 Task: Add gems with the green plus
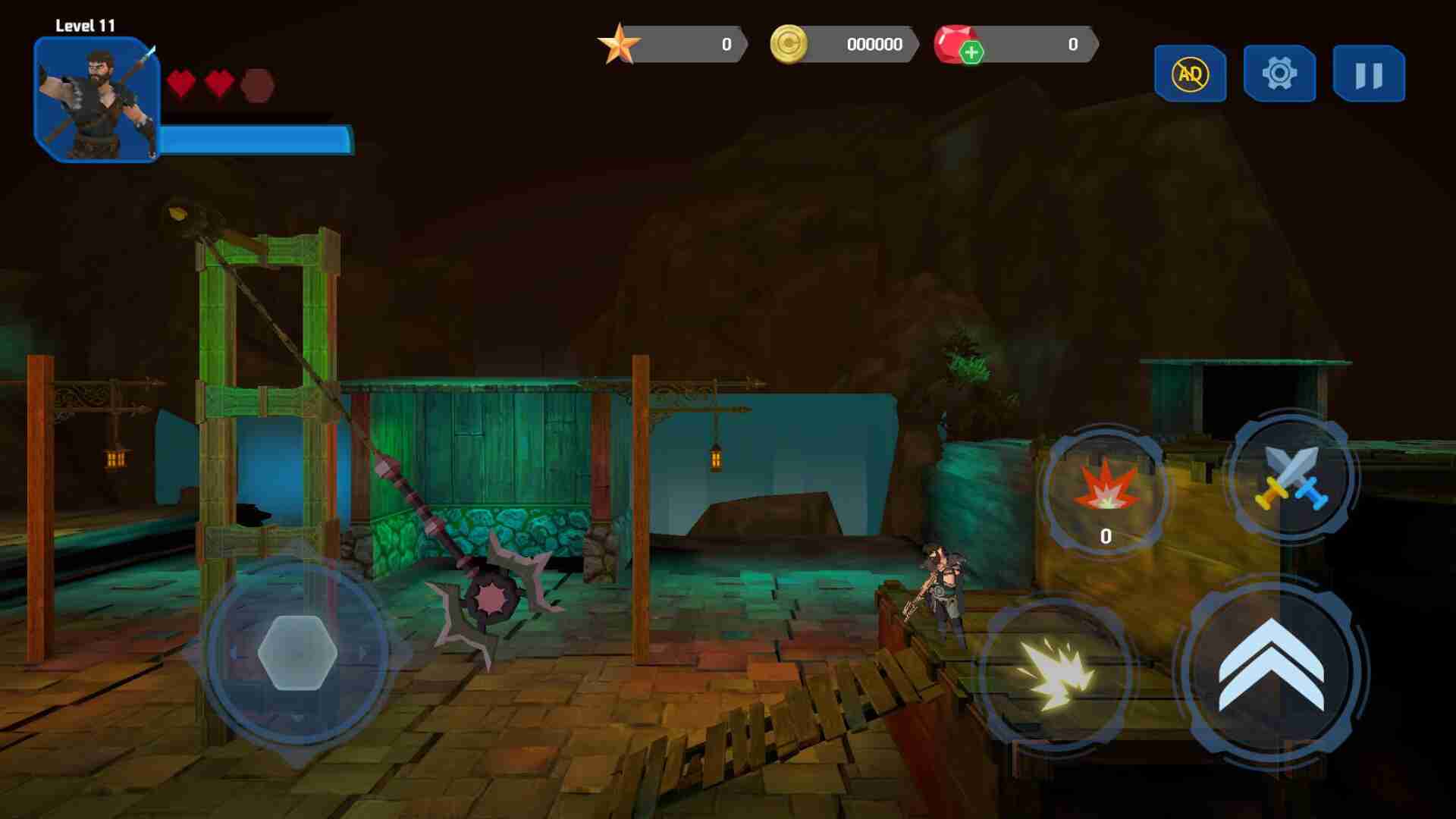tap(971, 52)
